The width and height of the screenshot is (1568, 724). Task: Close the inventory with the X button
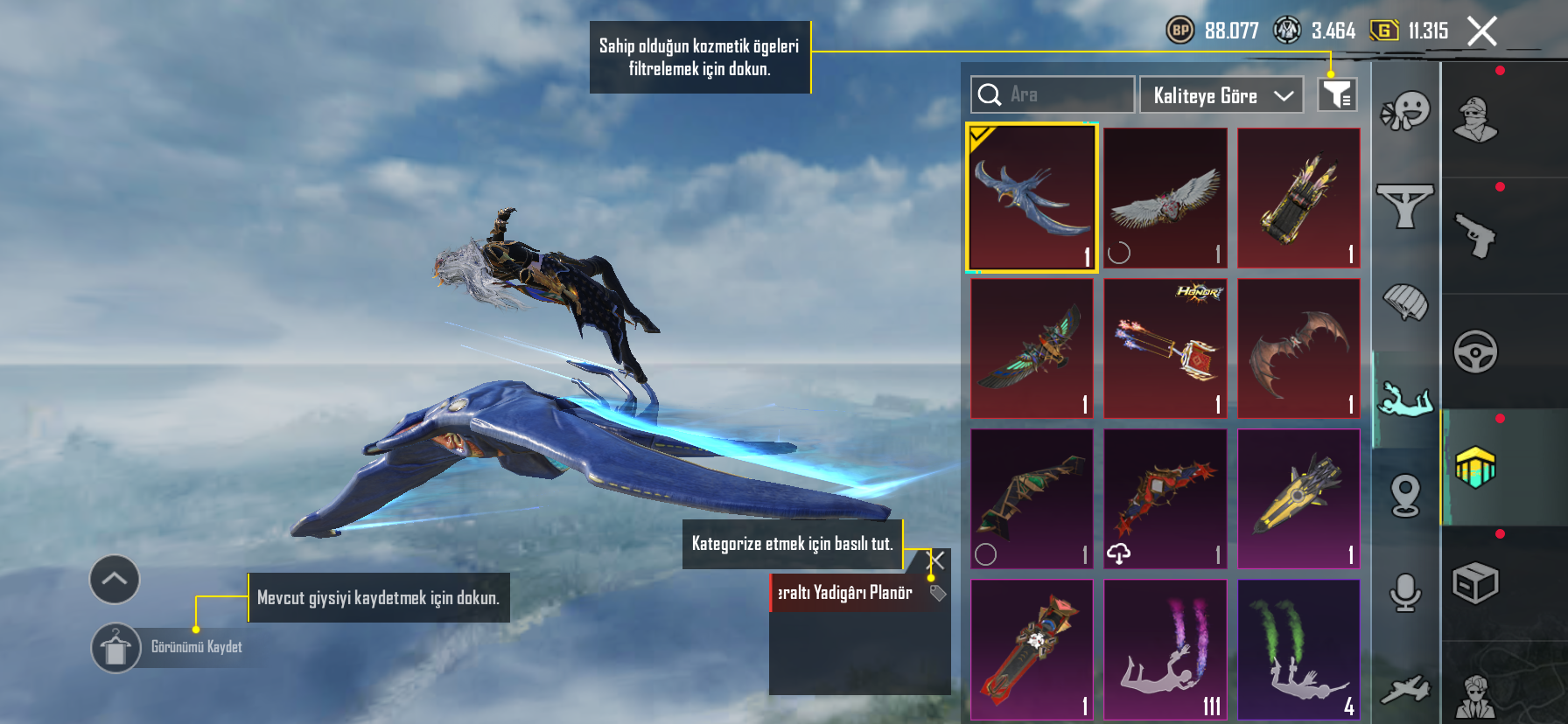(1481, 31)
